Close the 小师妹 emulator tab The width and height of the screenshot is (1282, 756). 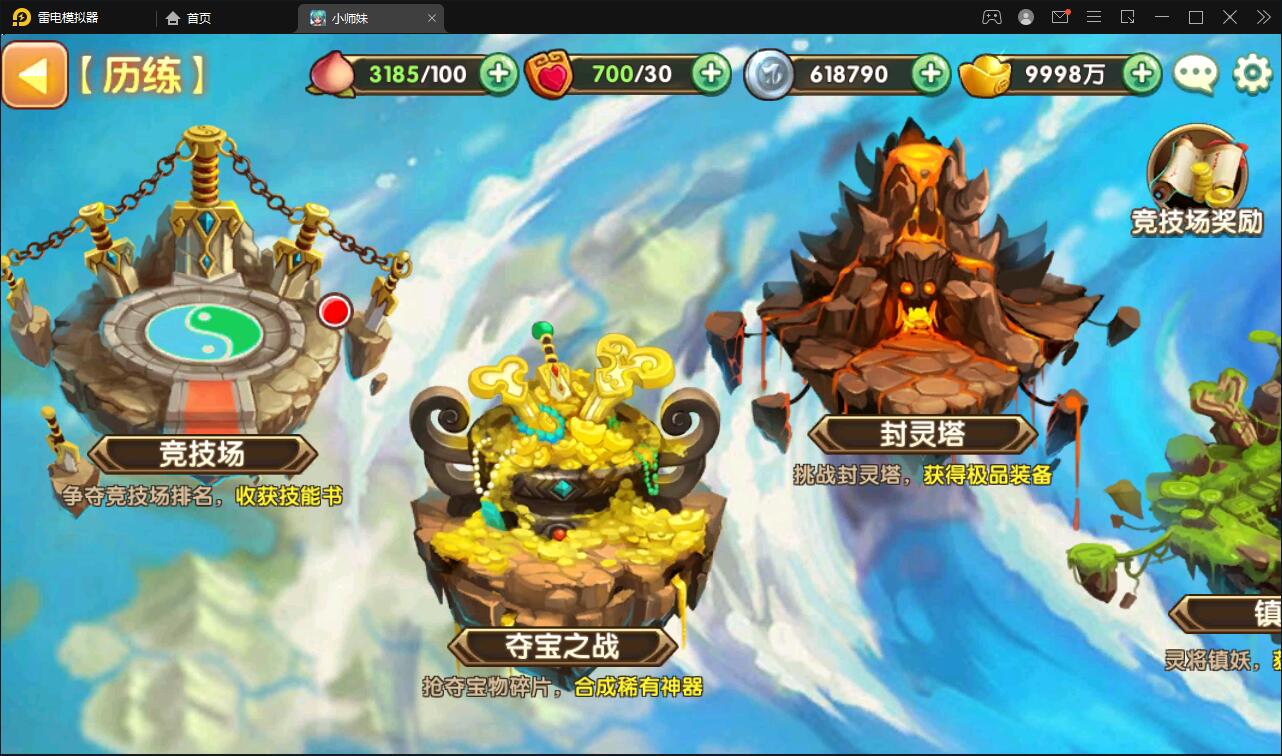(432, 18)
